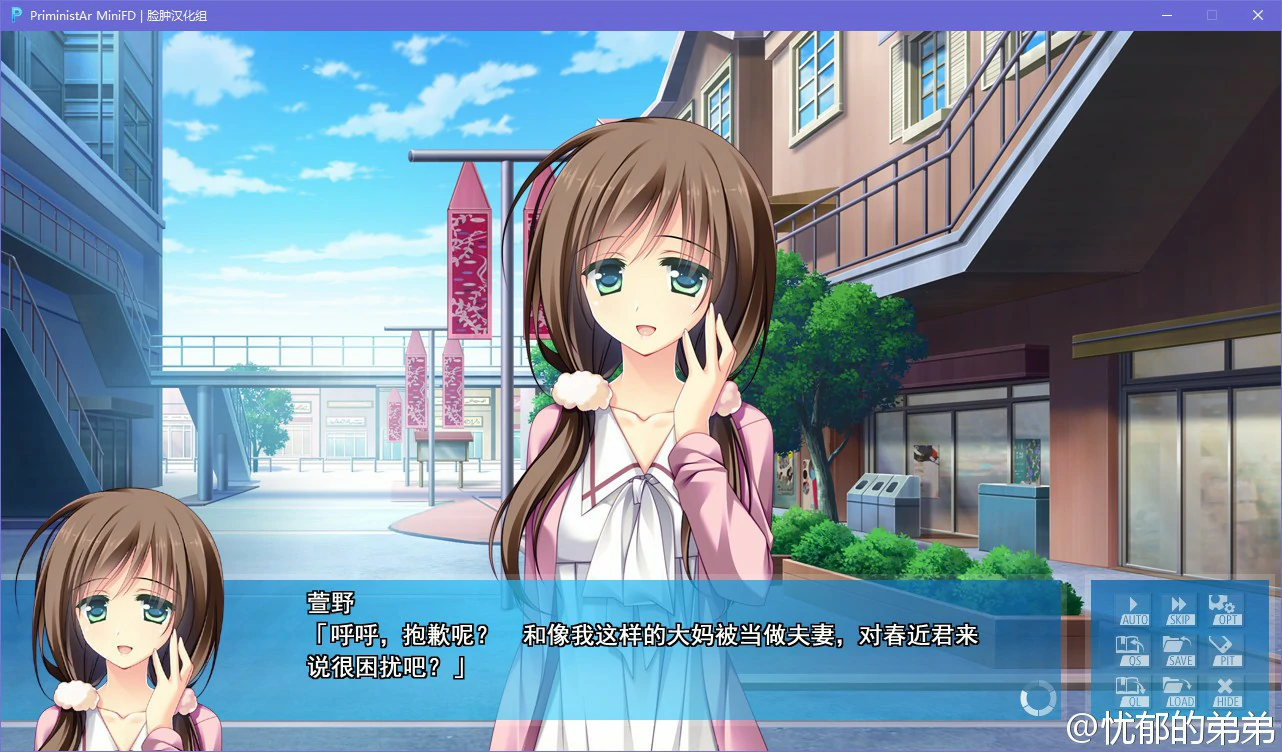Close the PriministAr MiniFD window
1282x752 pixels.
1257,15
